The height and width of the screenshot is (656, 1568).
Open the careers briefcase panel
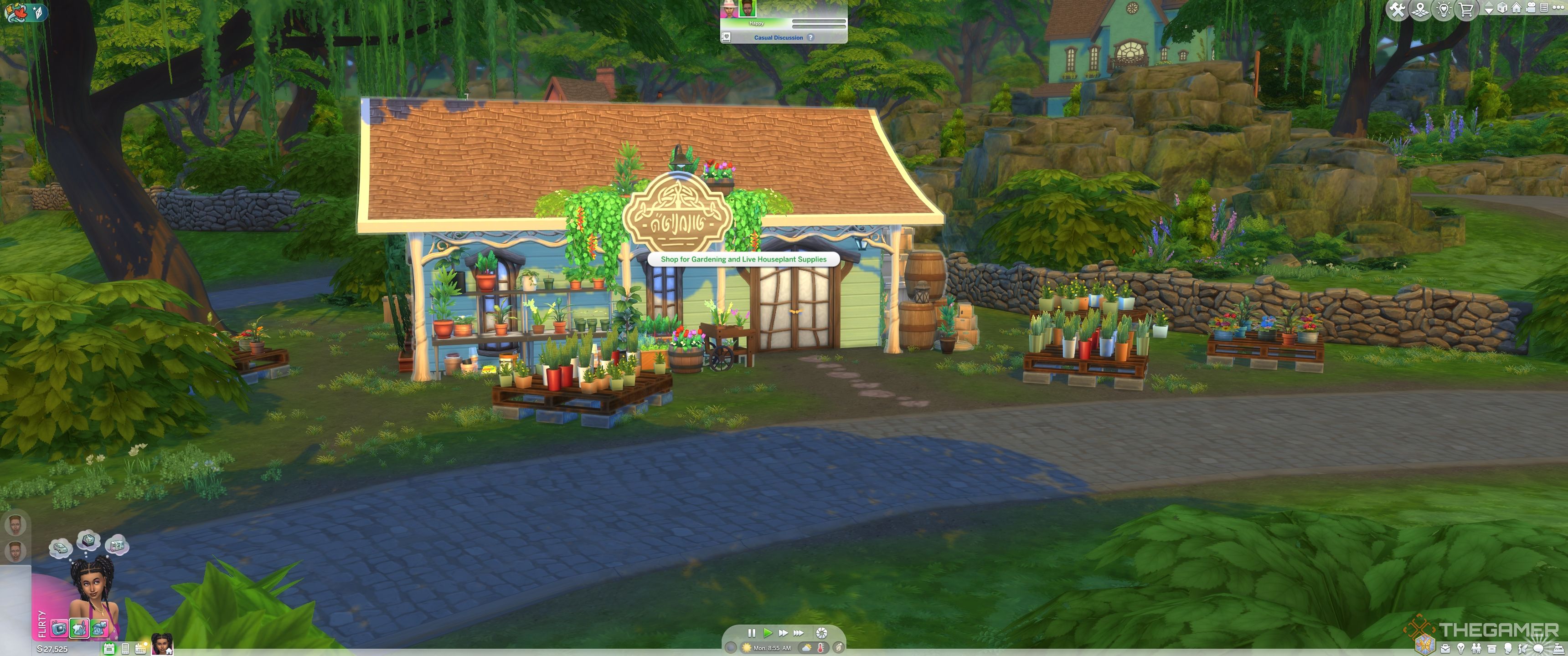coord(1446,649)
